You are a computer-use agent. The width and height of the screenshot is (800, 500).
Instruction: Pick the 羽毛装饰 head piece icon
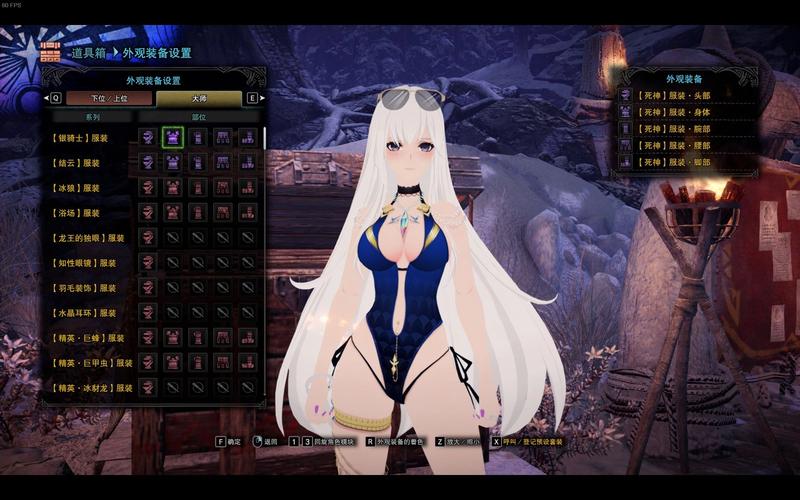click(148, 287)
